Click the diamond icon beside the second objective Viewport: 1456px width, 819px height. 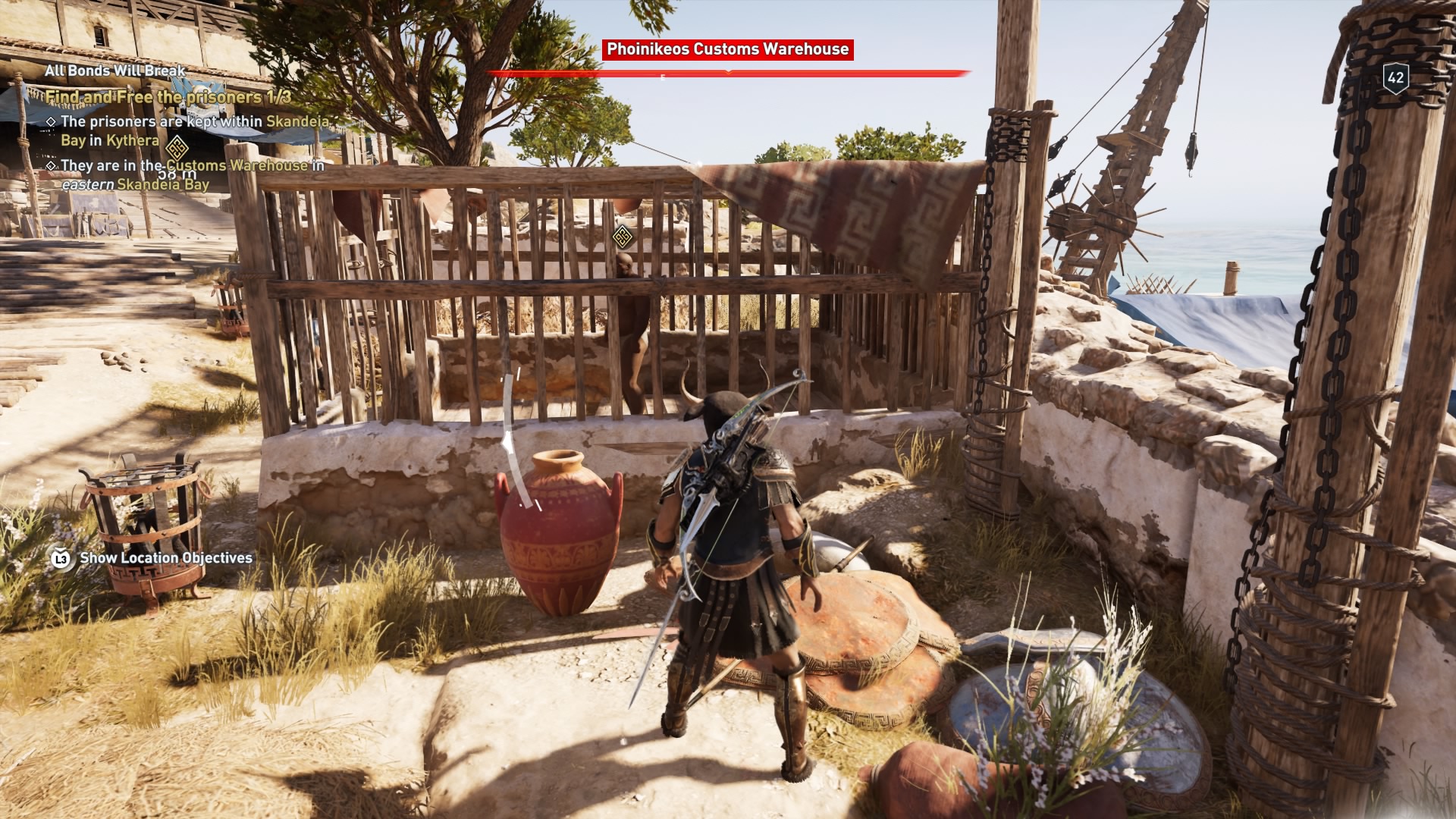[x=51, y=165]
